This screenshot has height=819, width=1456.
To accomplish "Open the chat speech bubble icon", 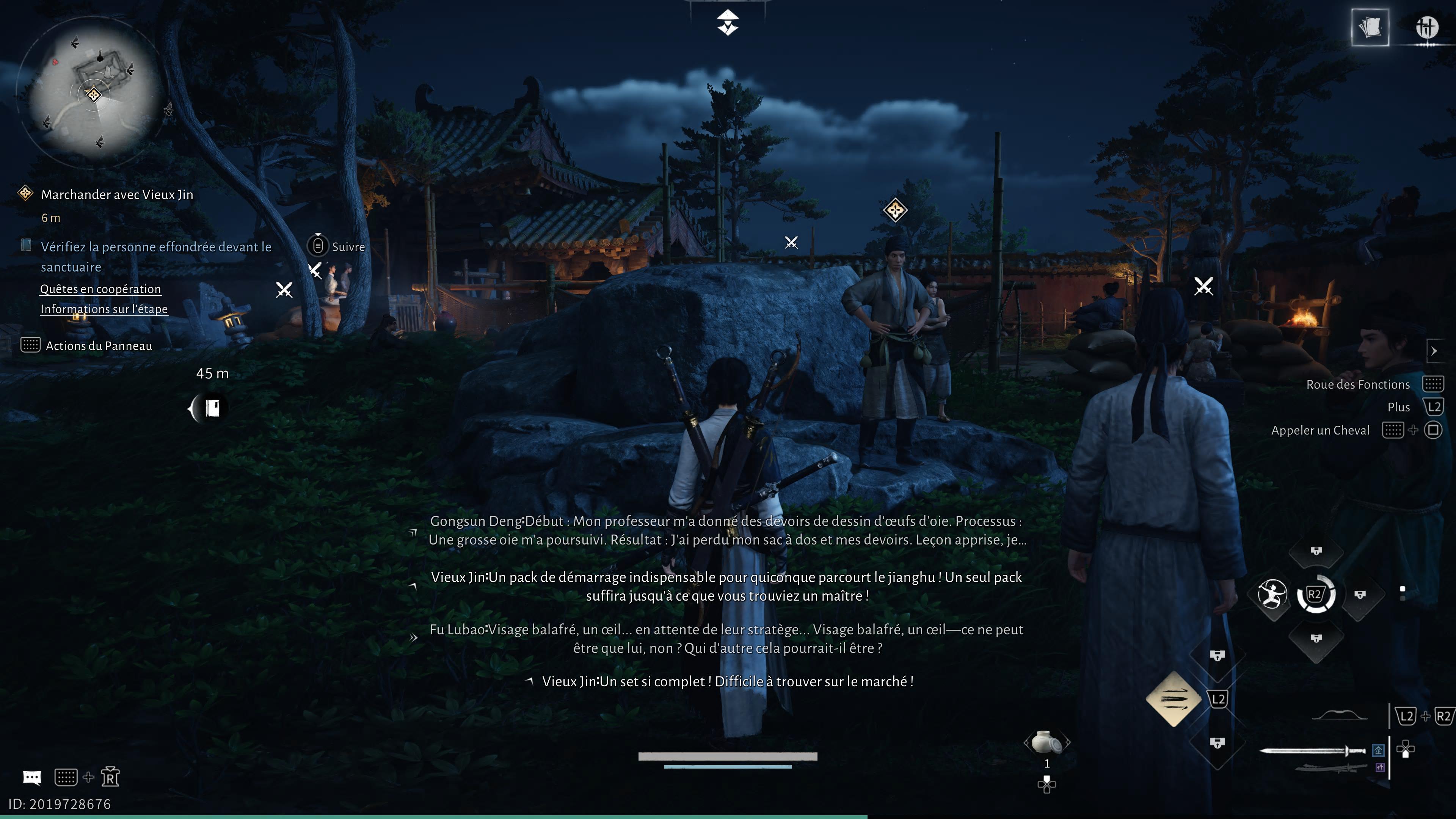I will (31, 778).
